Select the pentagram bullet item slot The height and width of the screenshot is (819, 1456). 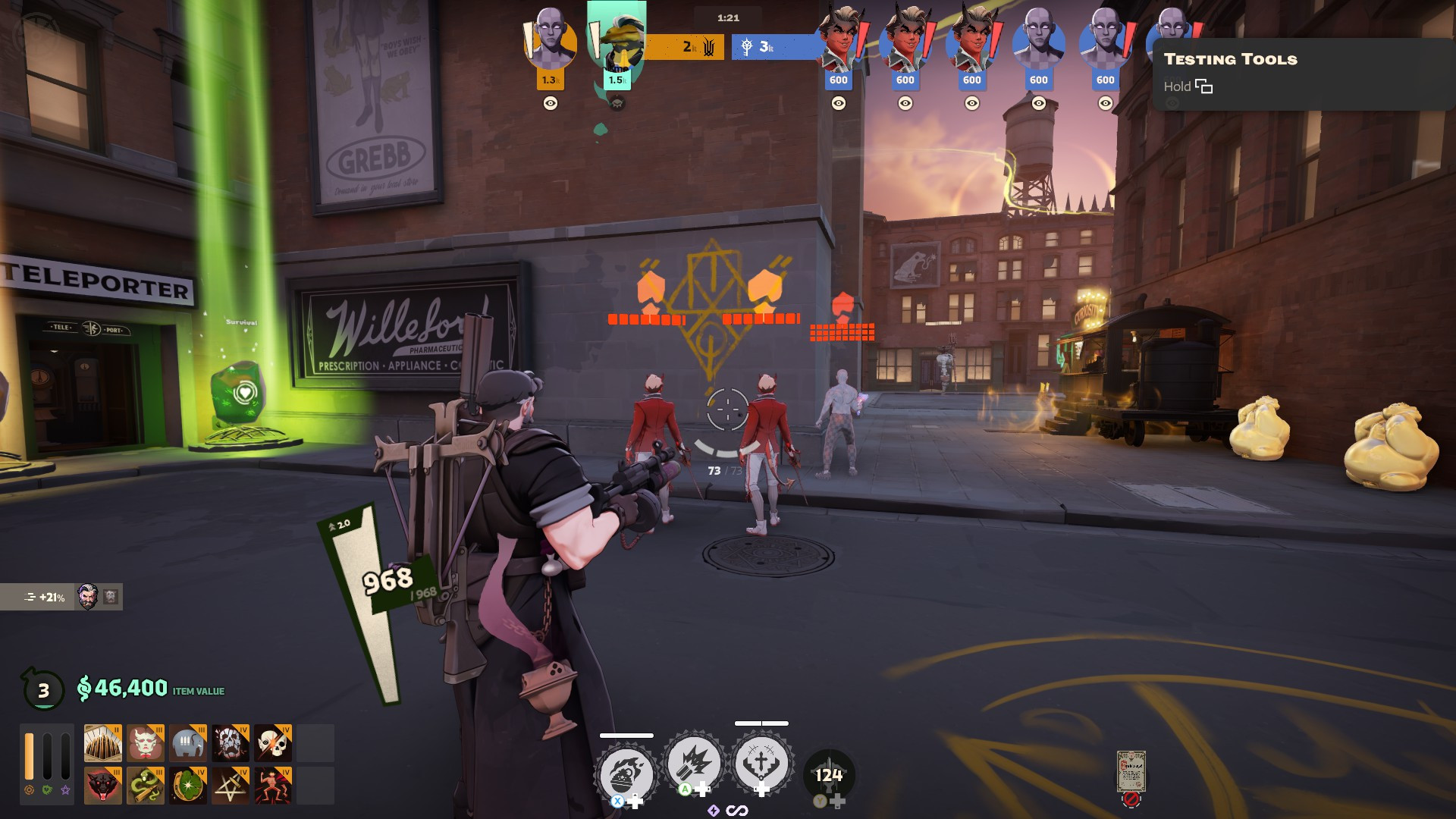tap(231, 786)
